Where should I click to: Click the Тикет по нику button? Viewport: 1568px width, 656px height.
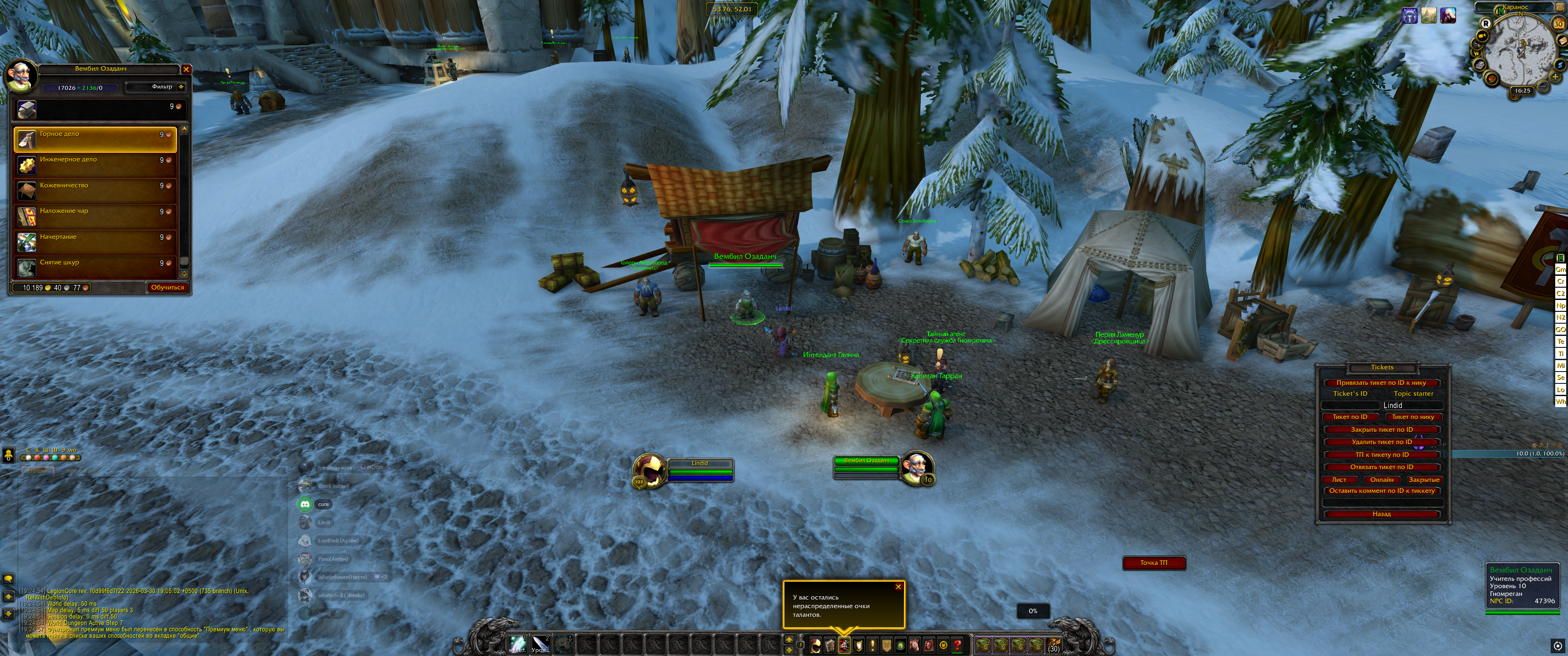tap(1413, 417)
